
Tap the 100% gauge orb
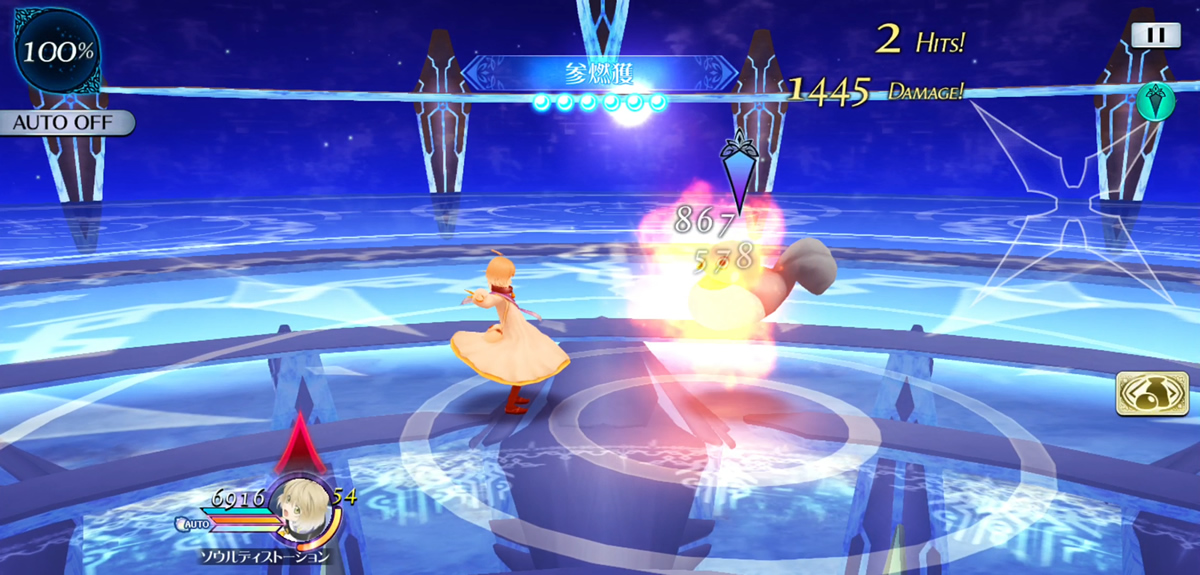coord(51,50)
